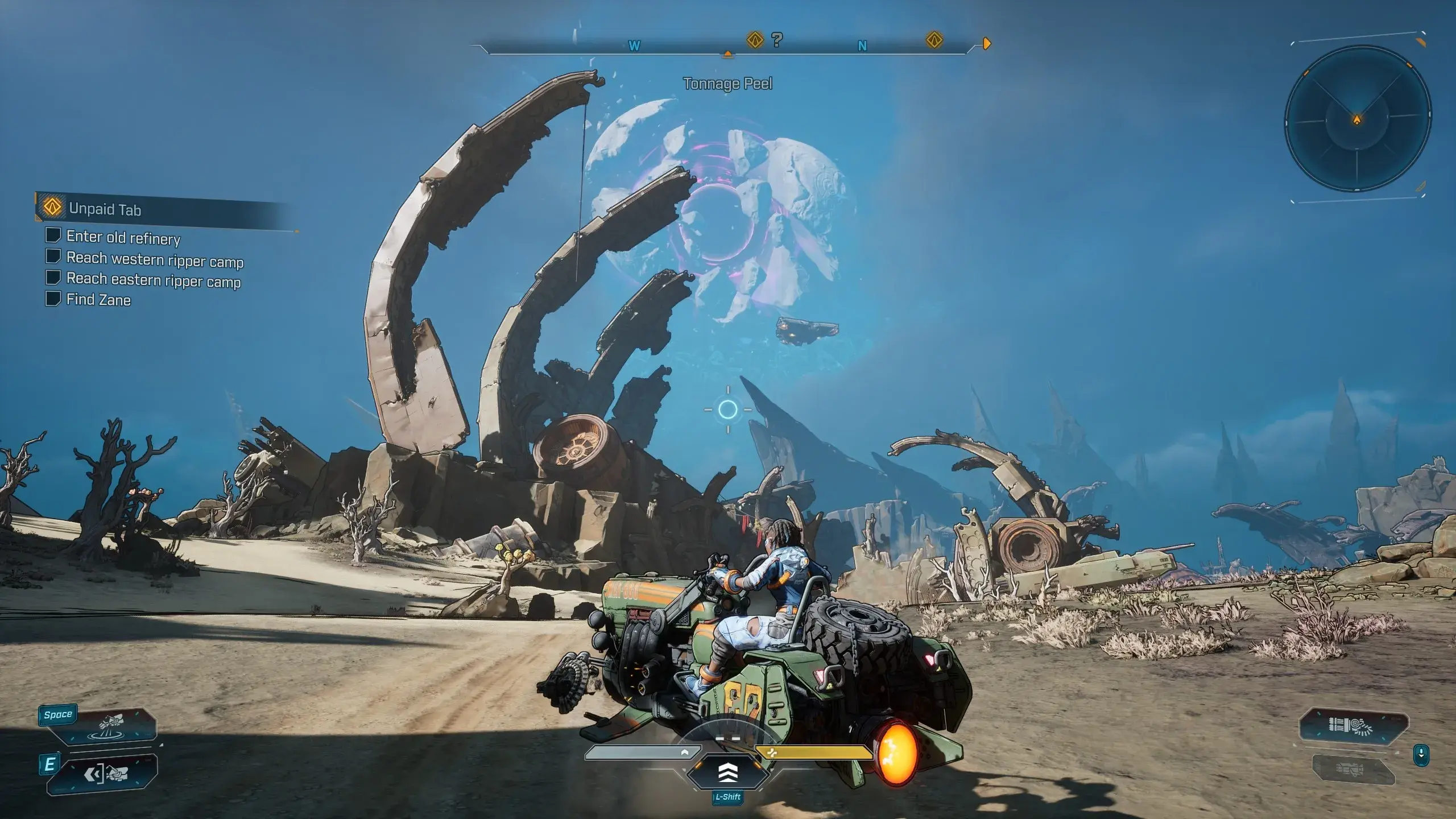Click the question mark marker on compass
Image resolution: width=1456 pixels, height=819 pixels.
point(777,40)
